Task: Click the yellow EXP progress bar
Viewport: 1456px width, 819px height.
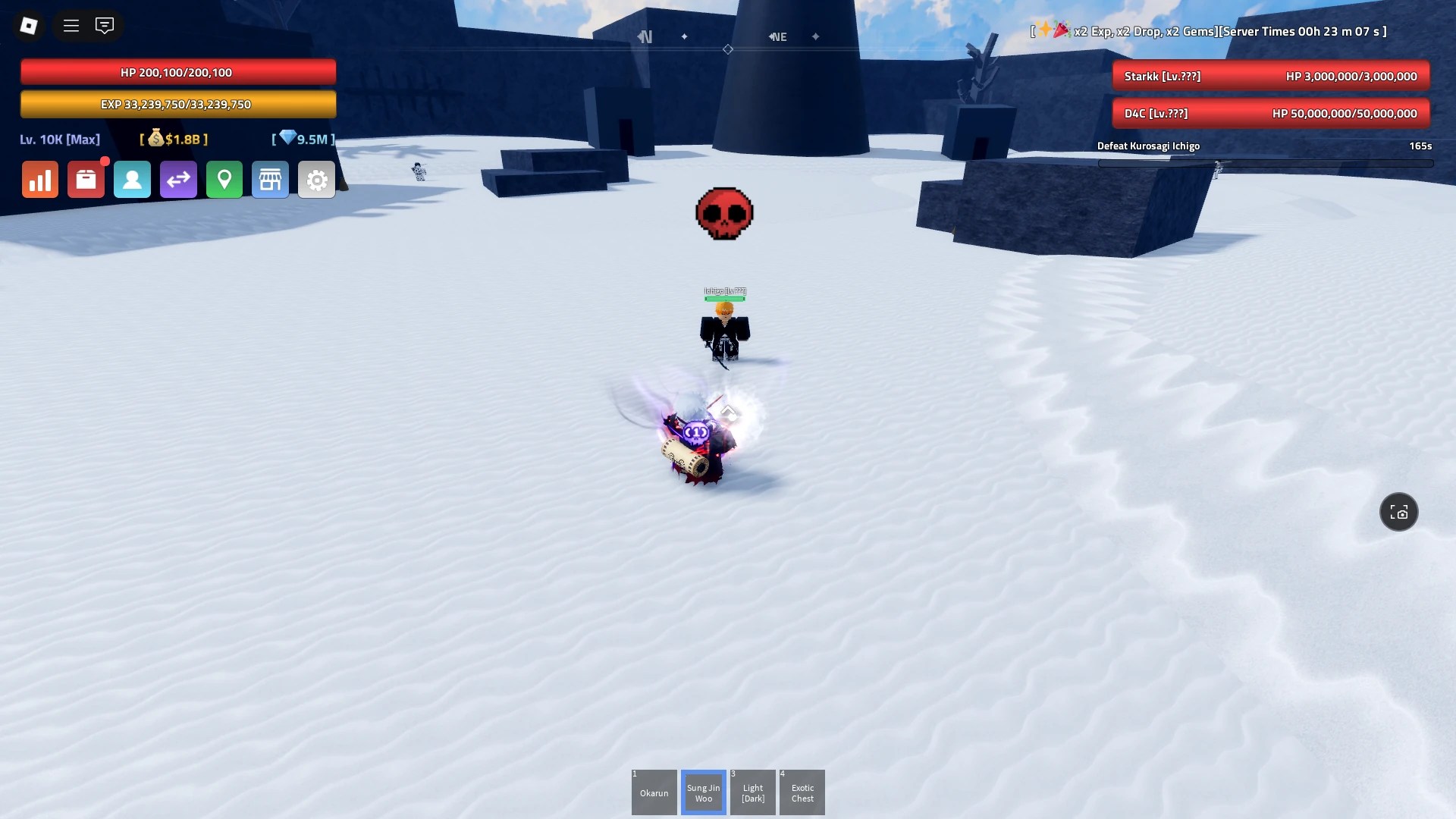Action: click(x=179, y=104)
